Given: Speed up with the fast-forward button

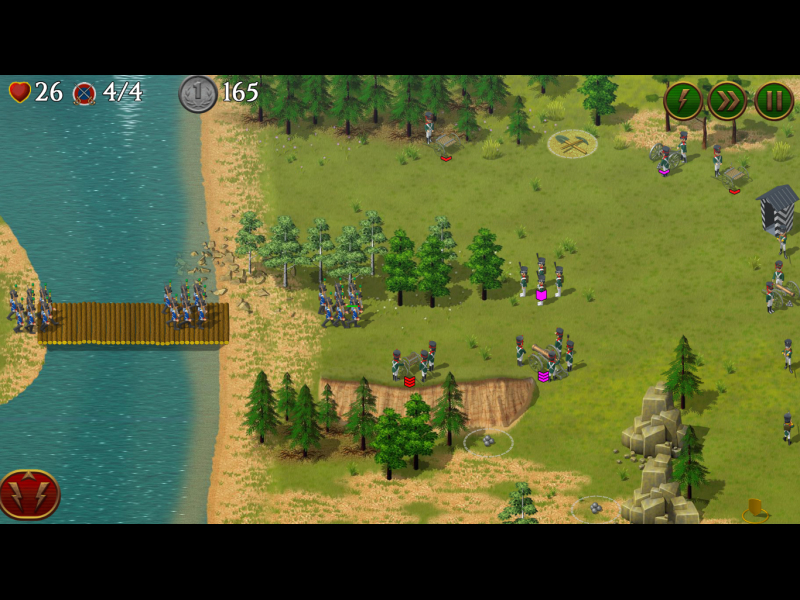Looking at the screenshot, I should pyautogui.click(x=728, y=101).
